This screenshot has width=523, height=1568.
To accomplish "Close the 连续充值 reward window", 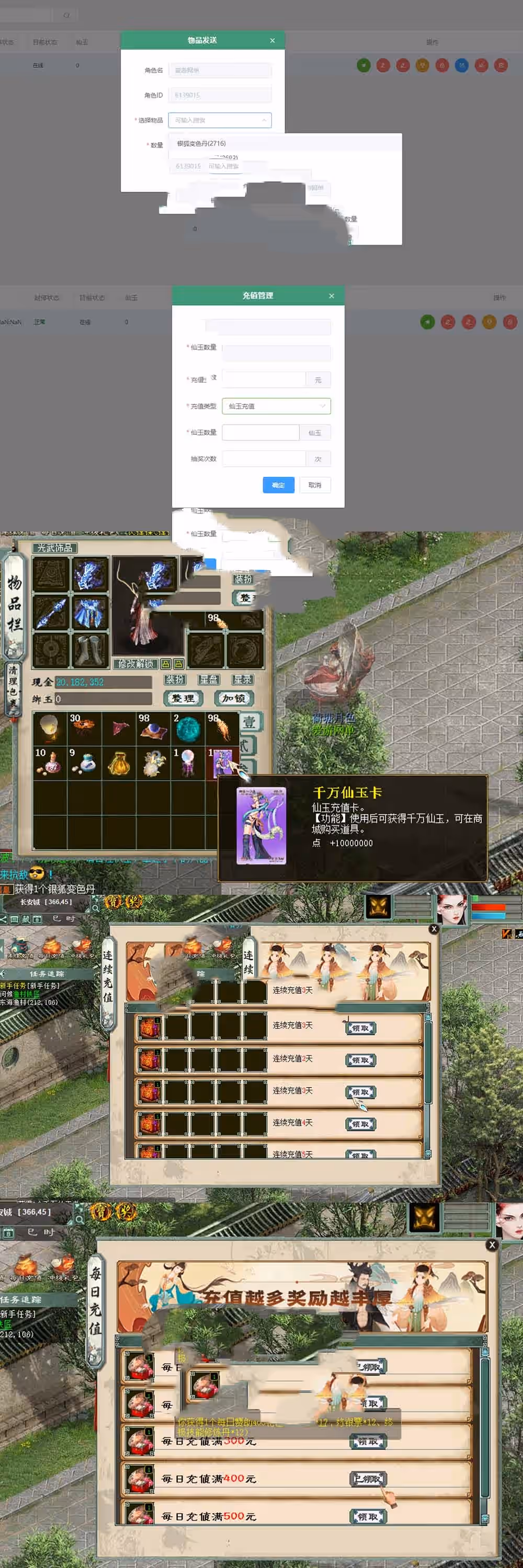I will [x=434, y=929].
